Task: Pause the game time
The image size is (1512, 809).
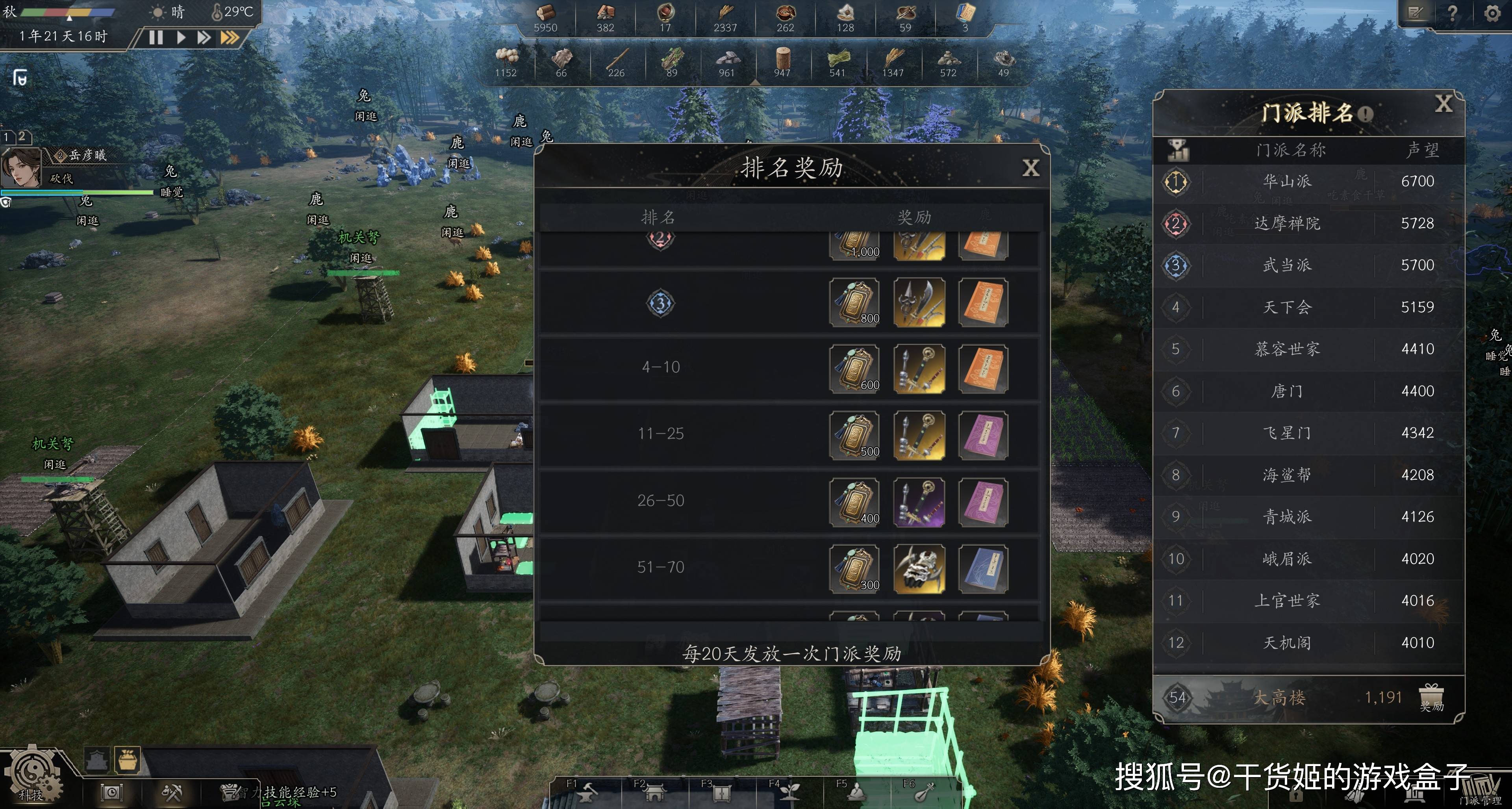Action: pos(156,37)
